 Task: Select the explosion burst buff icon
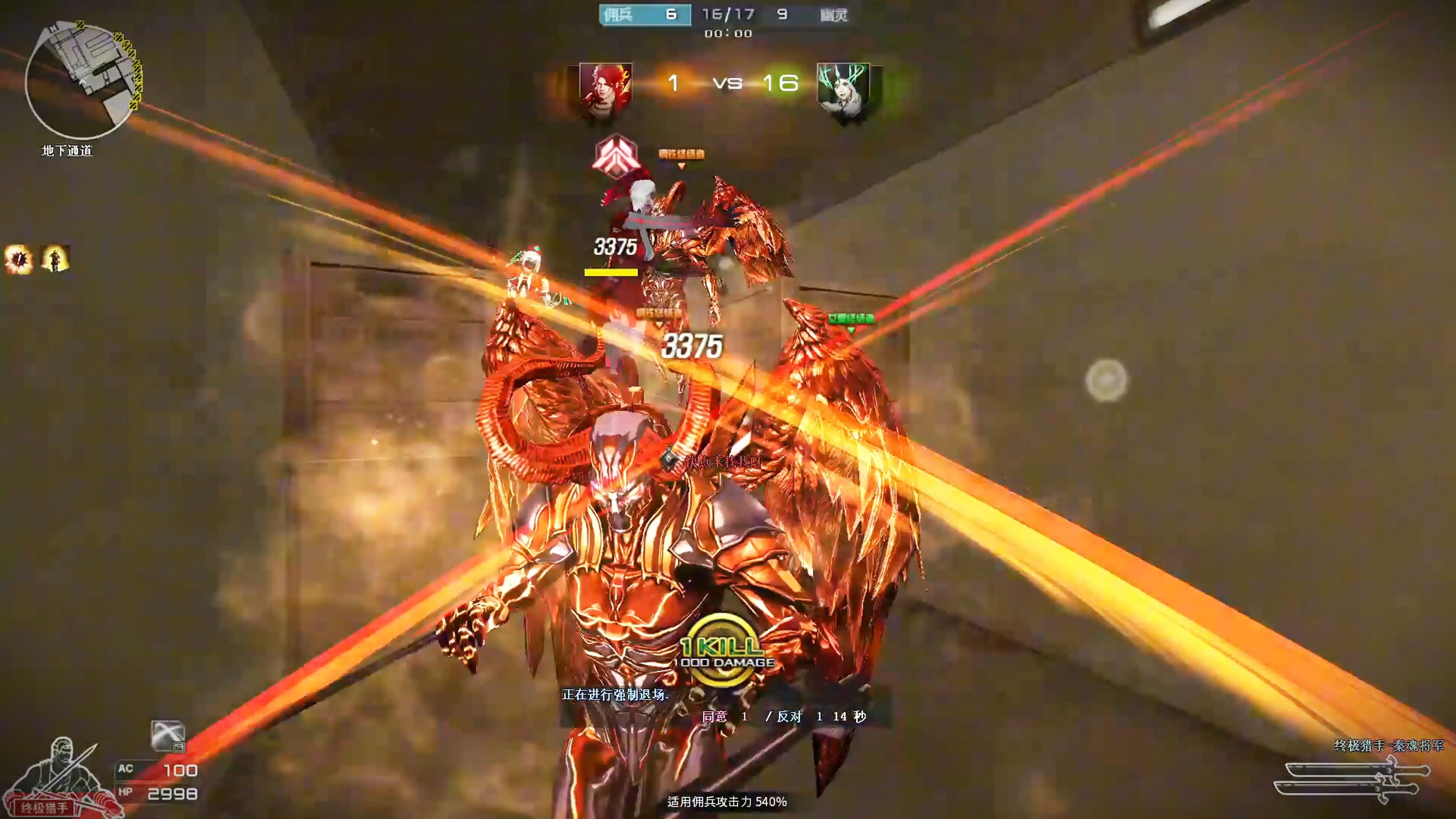[19, 259]
